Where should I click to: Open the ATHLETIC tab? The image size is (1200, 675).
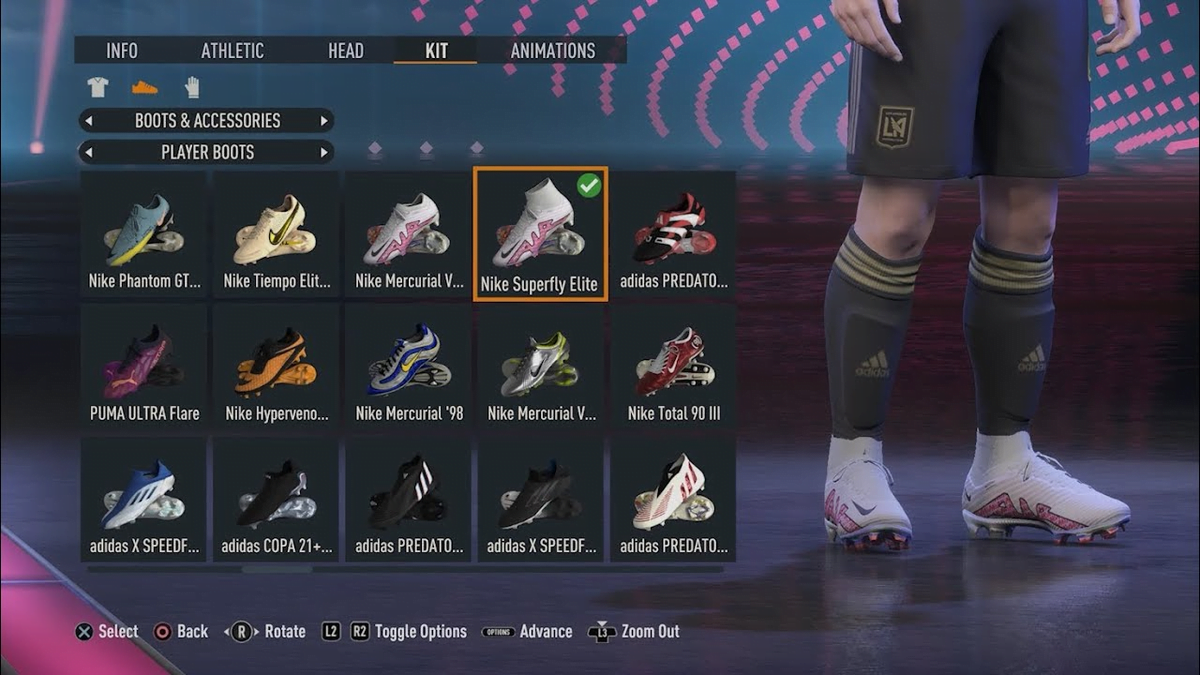(x=232, y=51)
